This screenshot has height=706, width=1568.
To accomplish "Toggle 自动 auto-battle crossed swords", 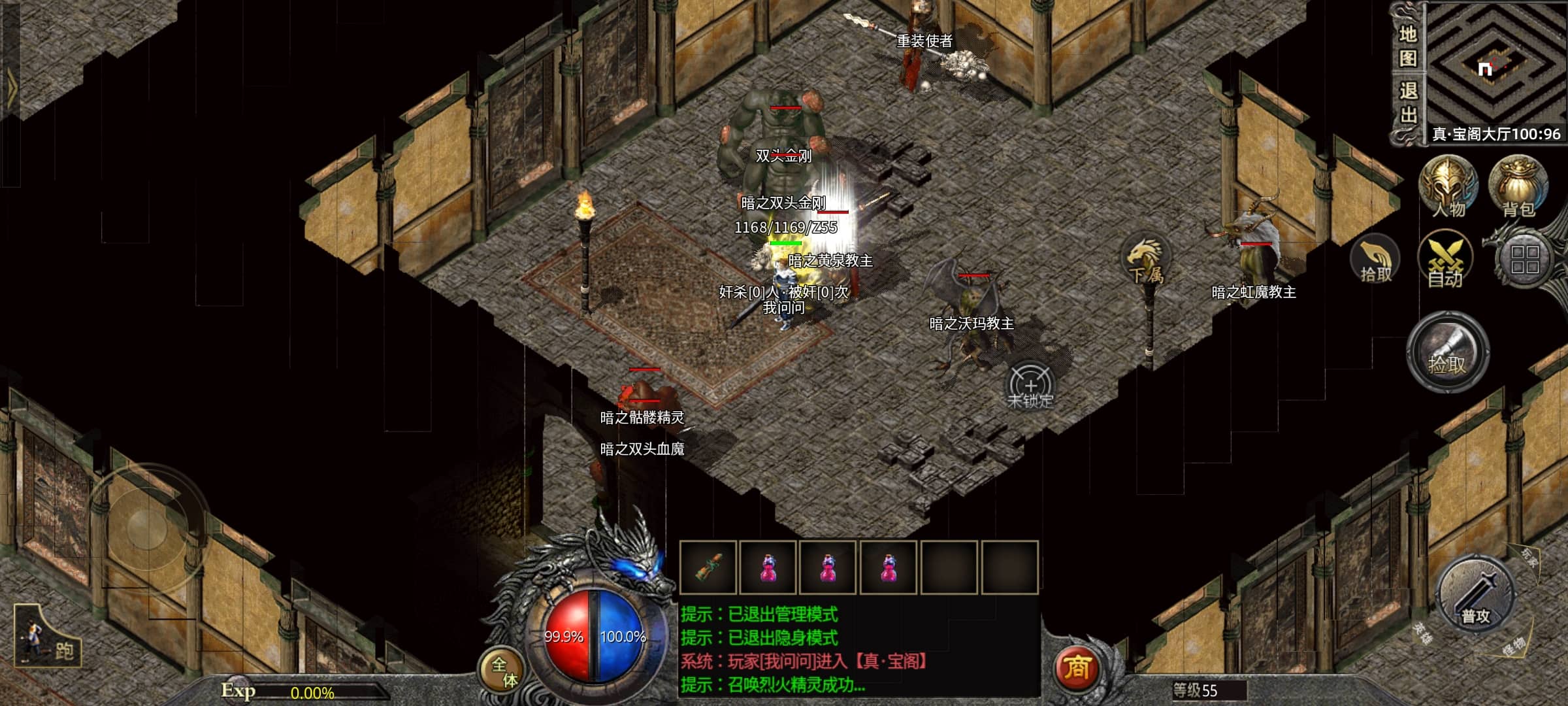I will (1445, 260).
